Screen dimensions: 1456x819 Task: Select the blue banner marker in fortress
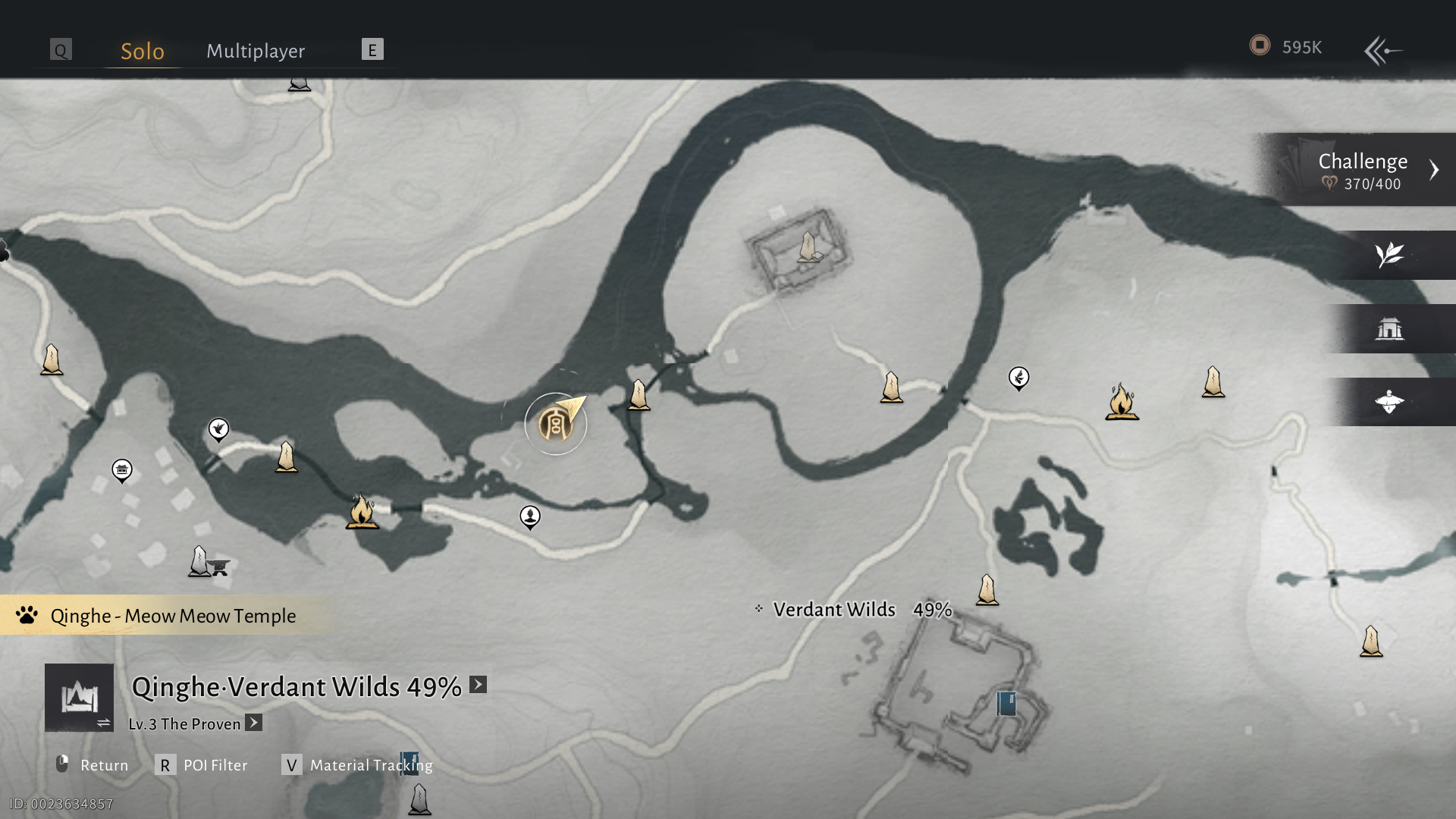(1006, 703)
